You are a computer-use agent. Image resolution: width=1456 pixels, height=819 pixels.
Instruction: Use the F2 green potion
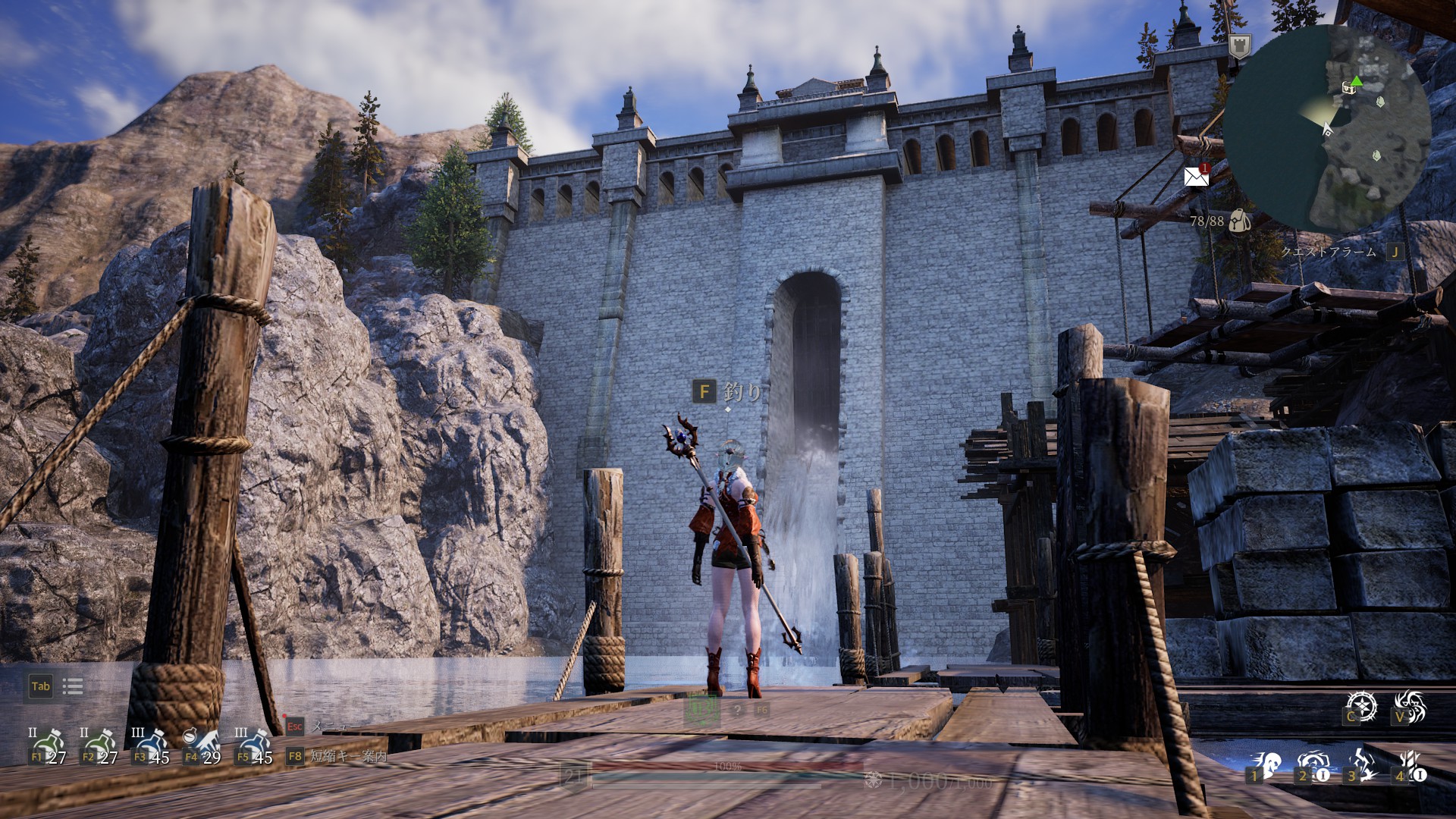(100, 746)
